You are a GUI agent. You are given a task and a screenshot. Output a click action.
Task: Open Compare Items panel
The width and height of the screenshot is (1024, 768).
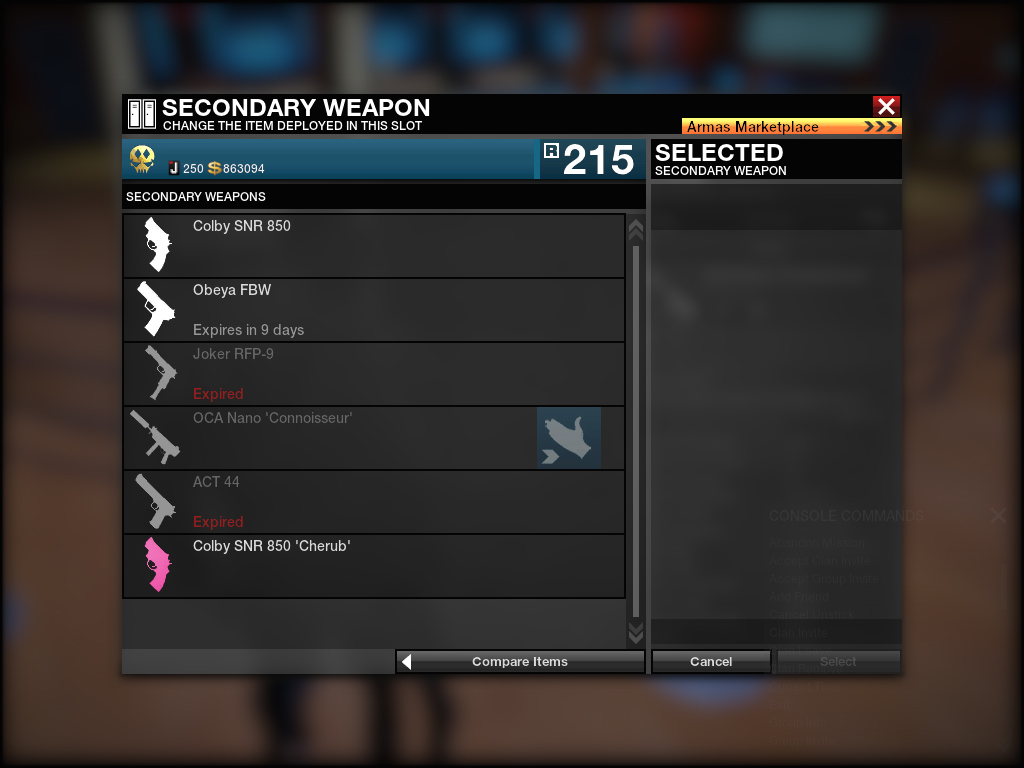(520, 661)
